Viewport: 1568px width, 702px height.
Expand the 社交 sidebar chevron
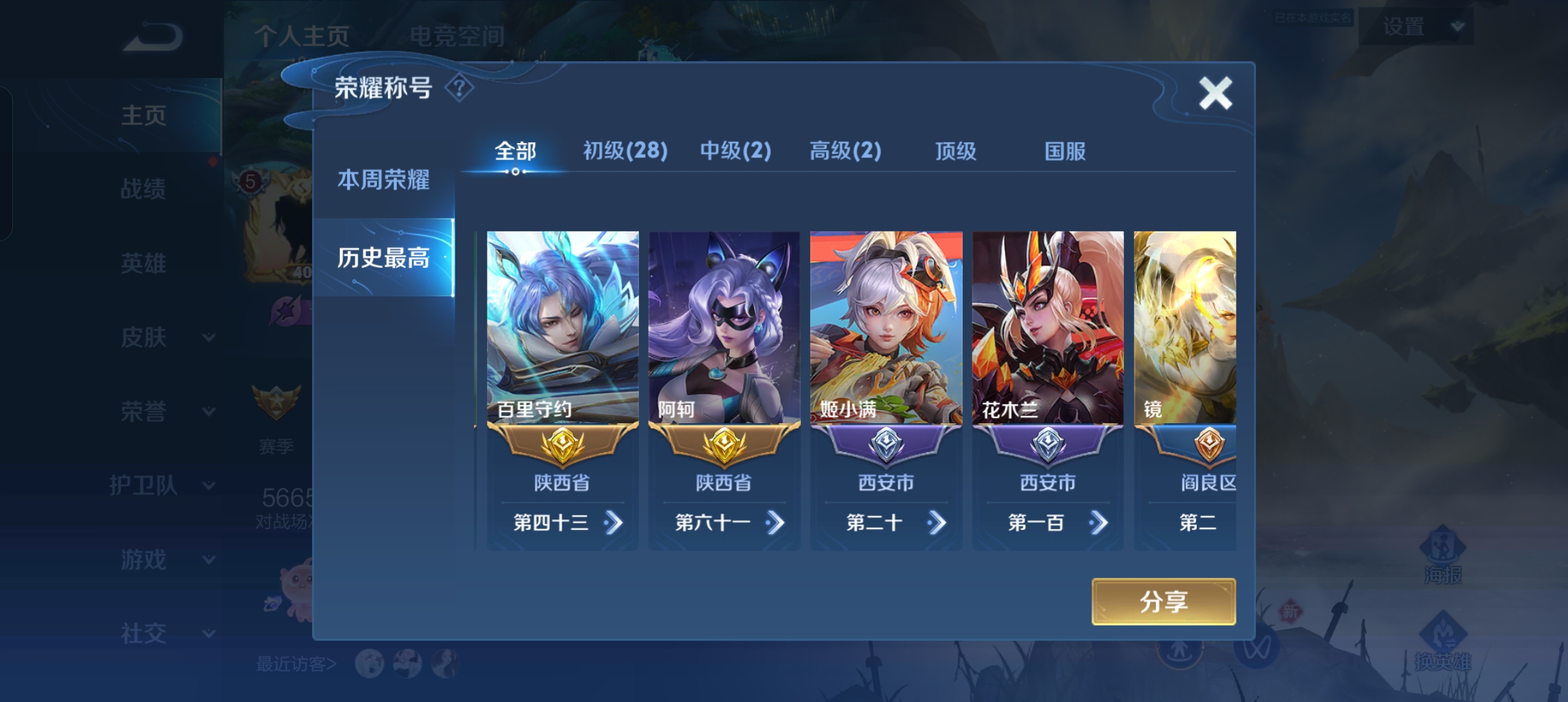pyautogui.click(x=208, y=634)
